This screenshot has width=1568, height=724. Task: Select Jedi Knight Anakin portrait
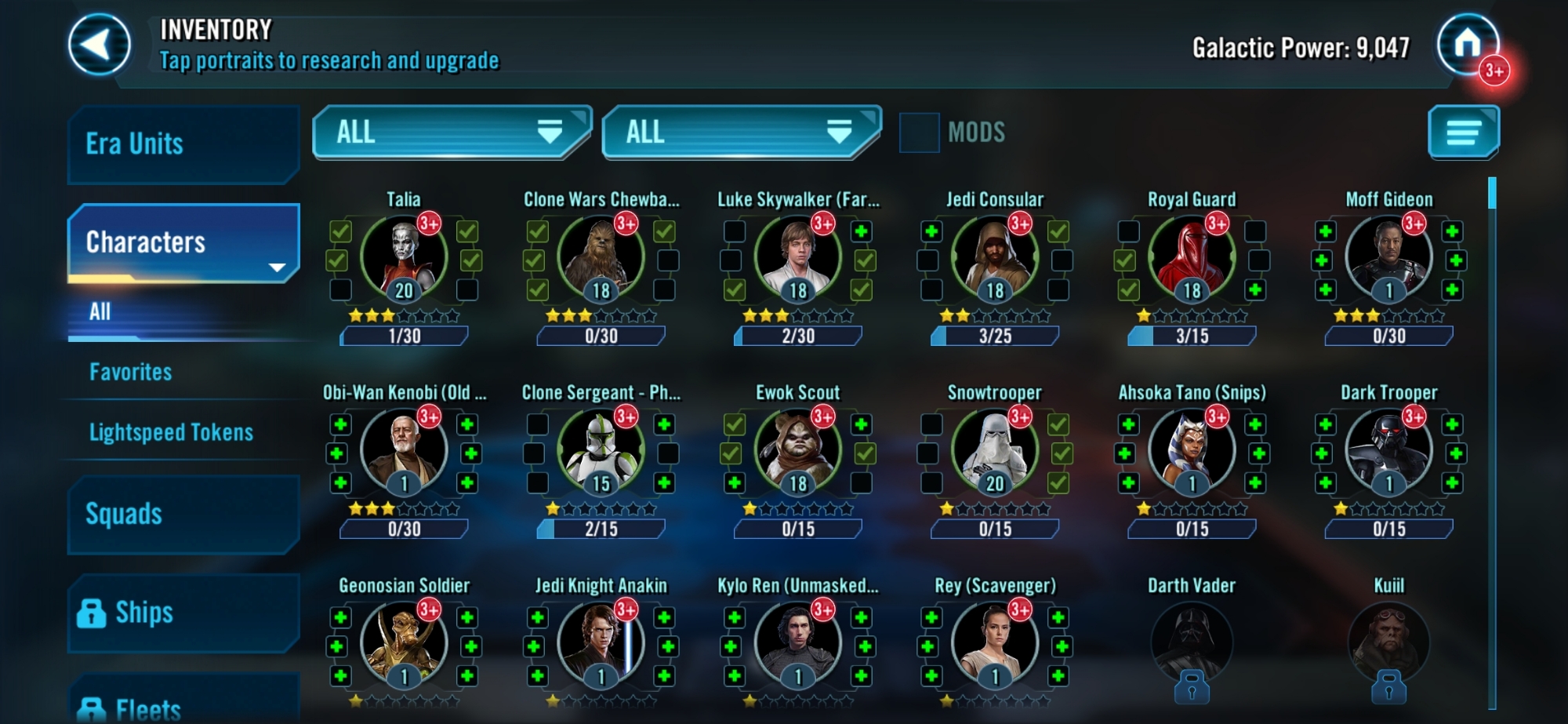tap(601, 643)
